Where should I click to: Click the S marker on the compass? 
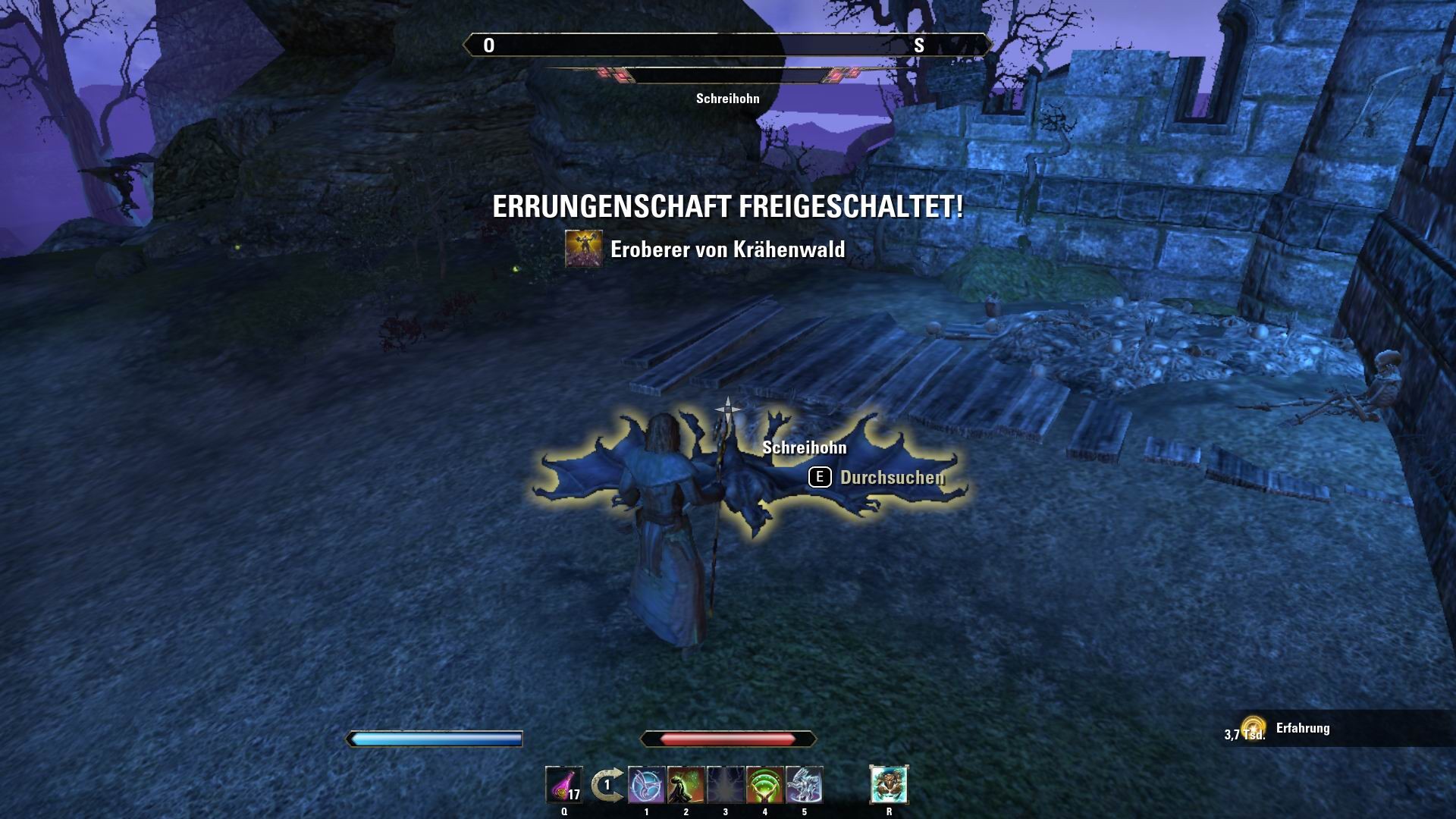click(920, 45)
